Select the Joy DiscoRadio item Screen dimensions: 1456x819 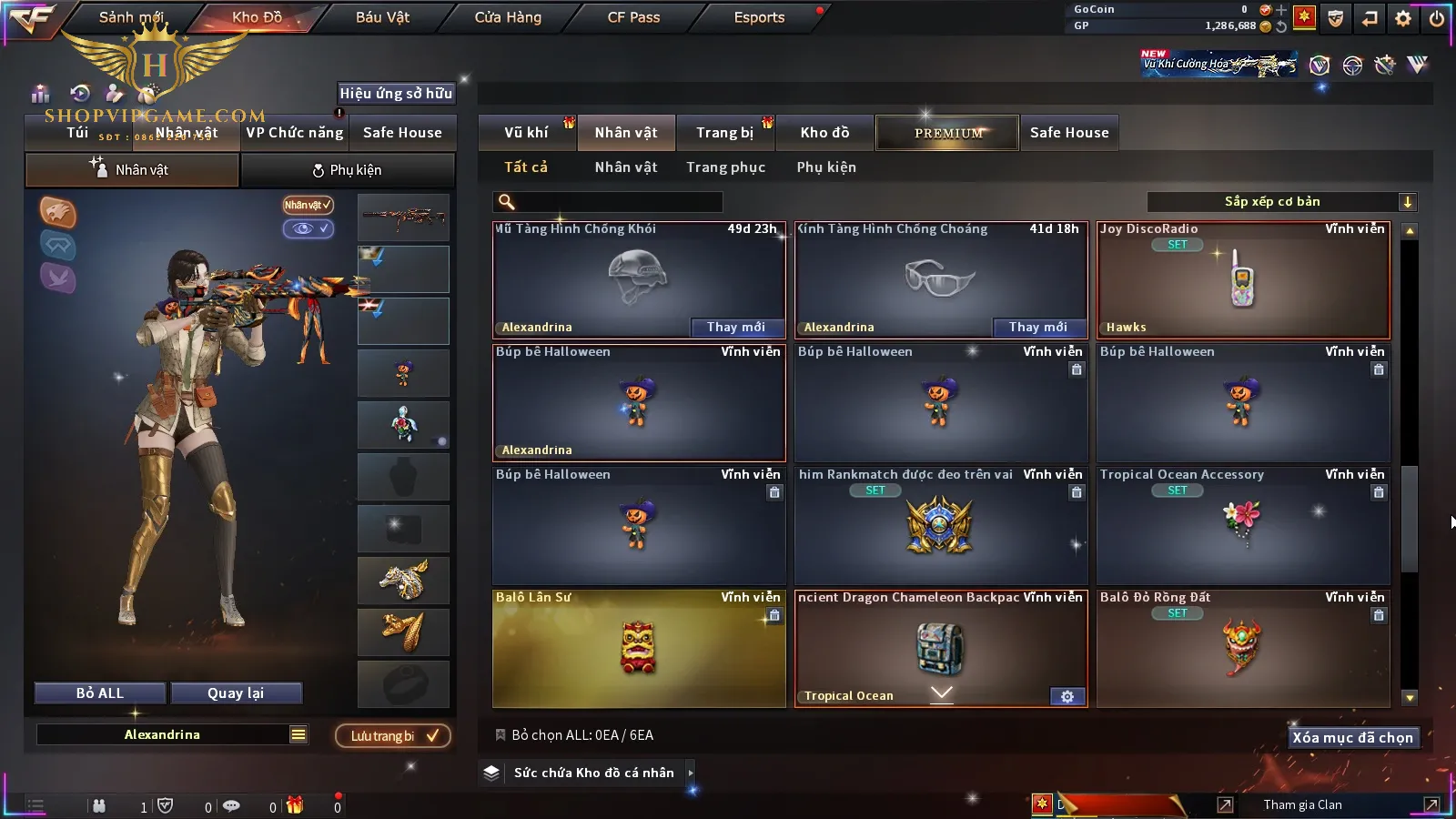(1243, 280)
